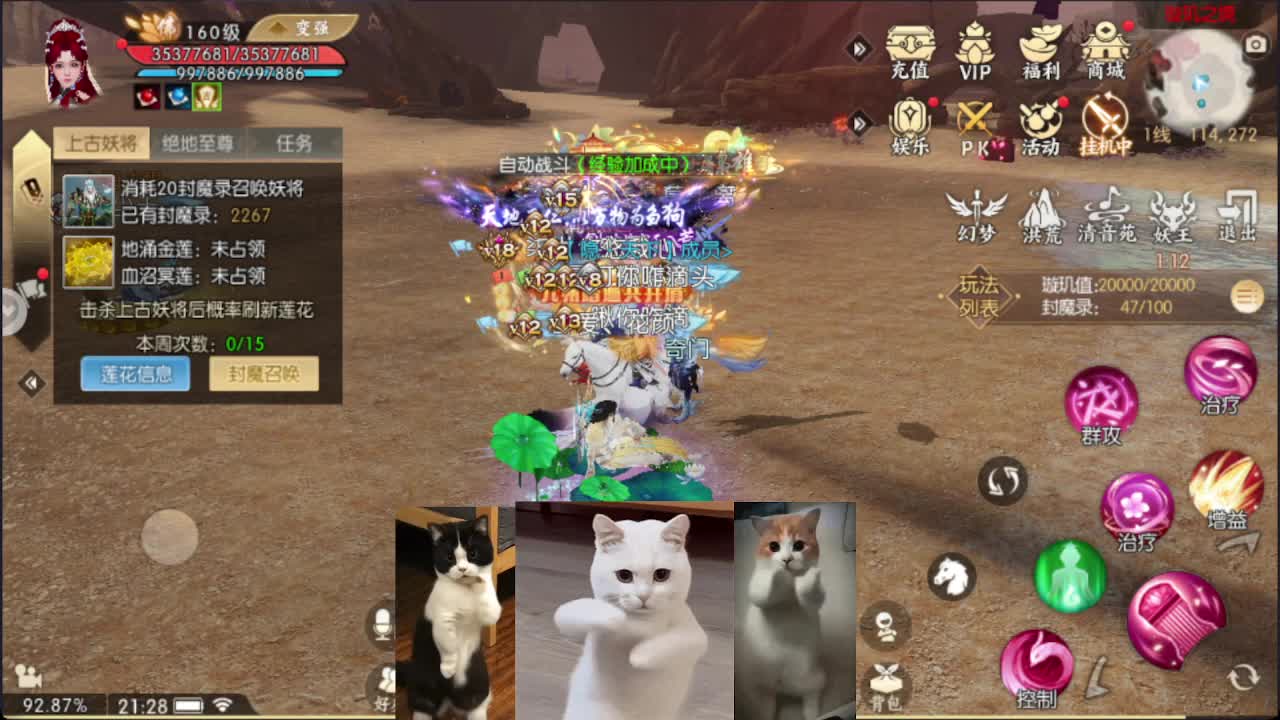
Task: Open the 玩法列表 gameplay list
Action: pos(979,296)
